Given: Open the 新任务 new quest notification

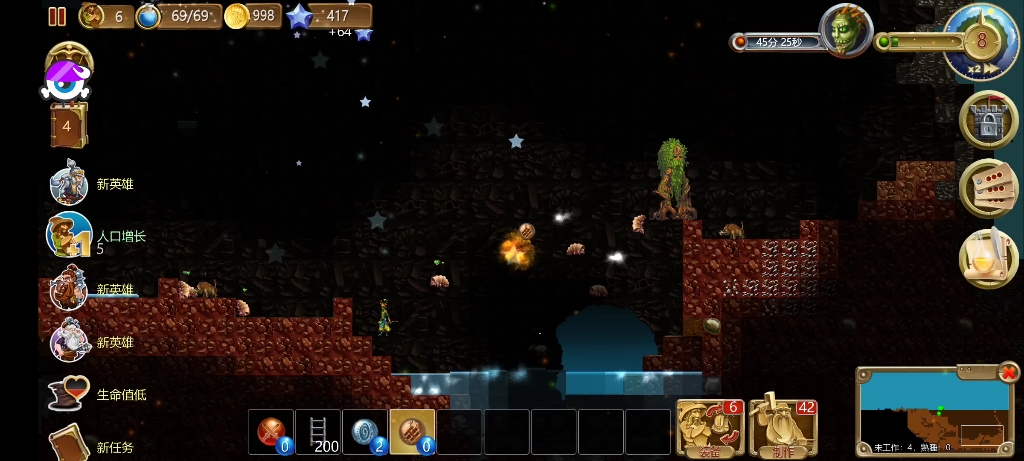Looking at the screenshot, I should coord(70,444).
